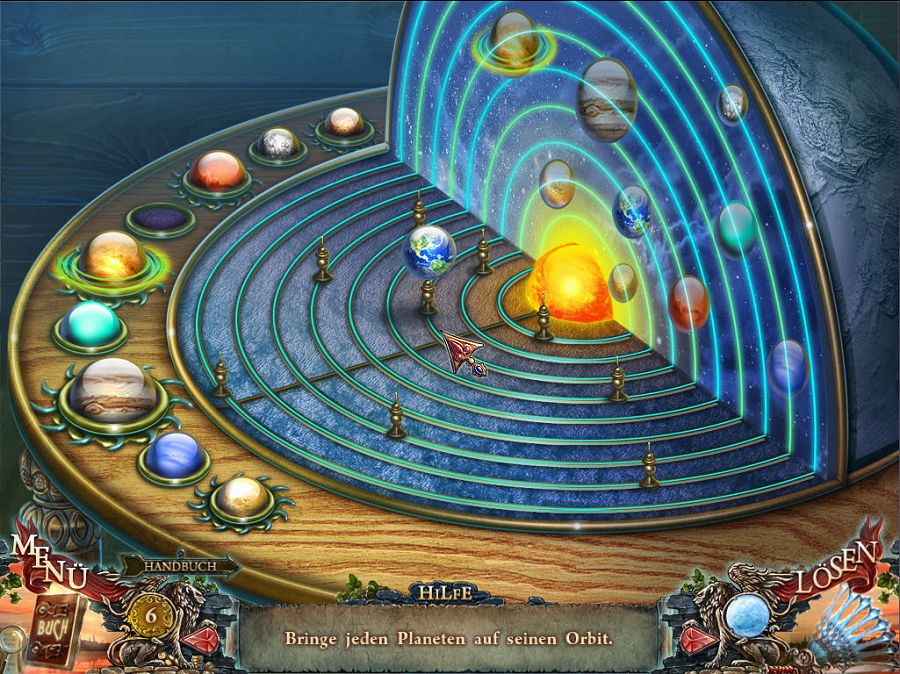
Task: Pick the small gray cratered planet
Action: pos(278,143)
